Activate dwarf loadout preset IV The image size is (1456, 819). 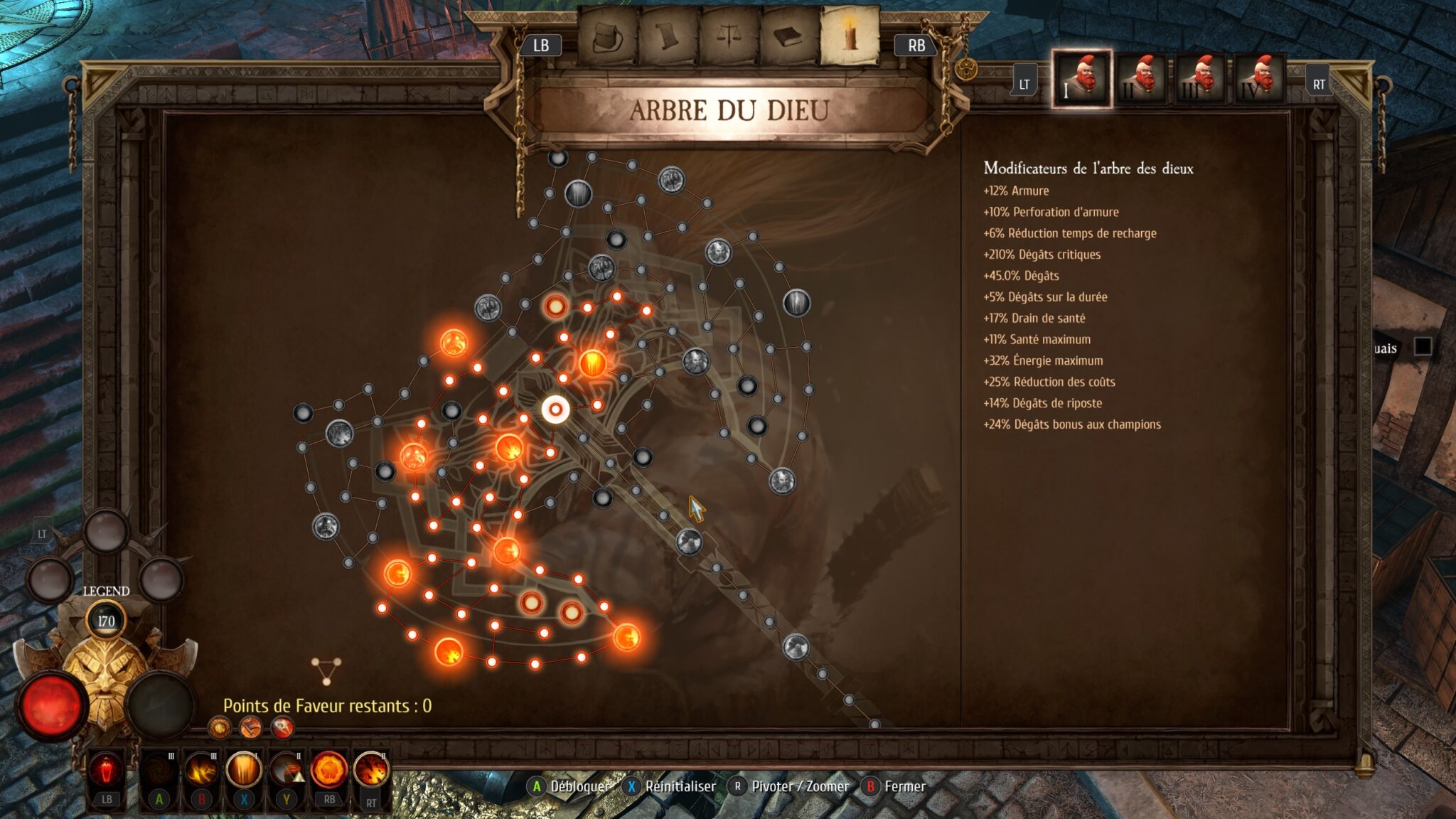point(1259,79)
